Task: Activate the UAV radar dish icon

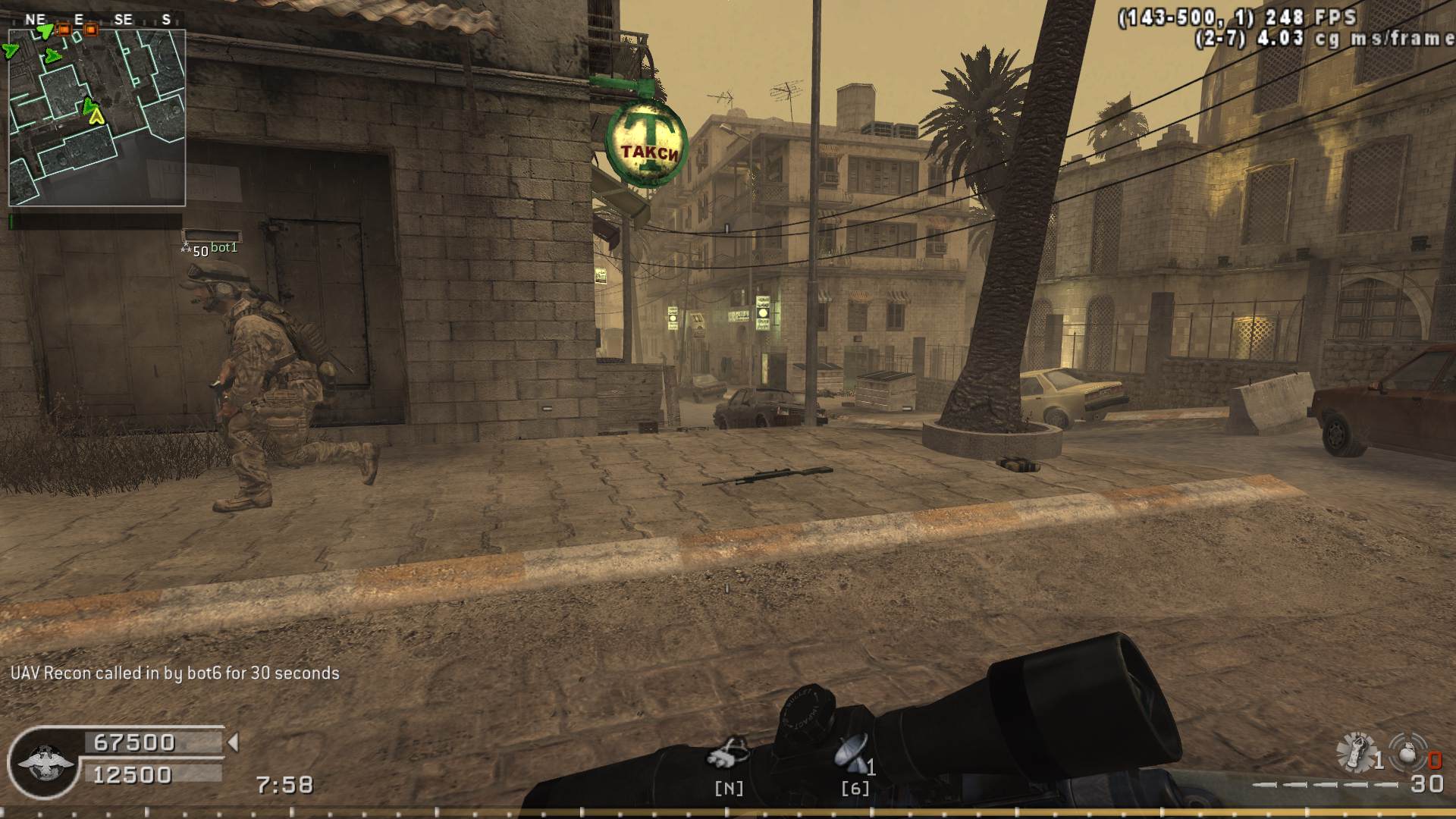Action: pos(851,753)
